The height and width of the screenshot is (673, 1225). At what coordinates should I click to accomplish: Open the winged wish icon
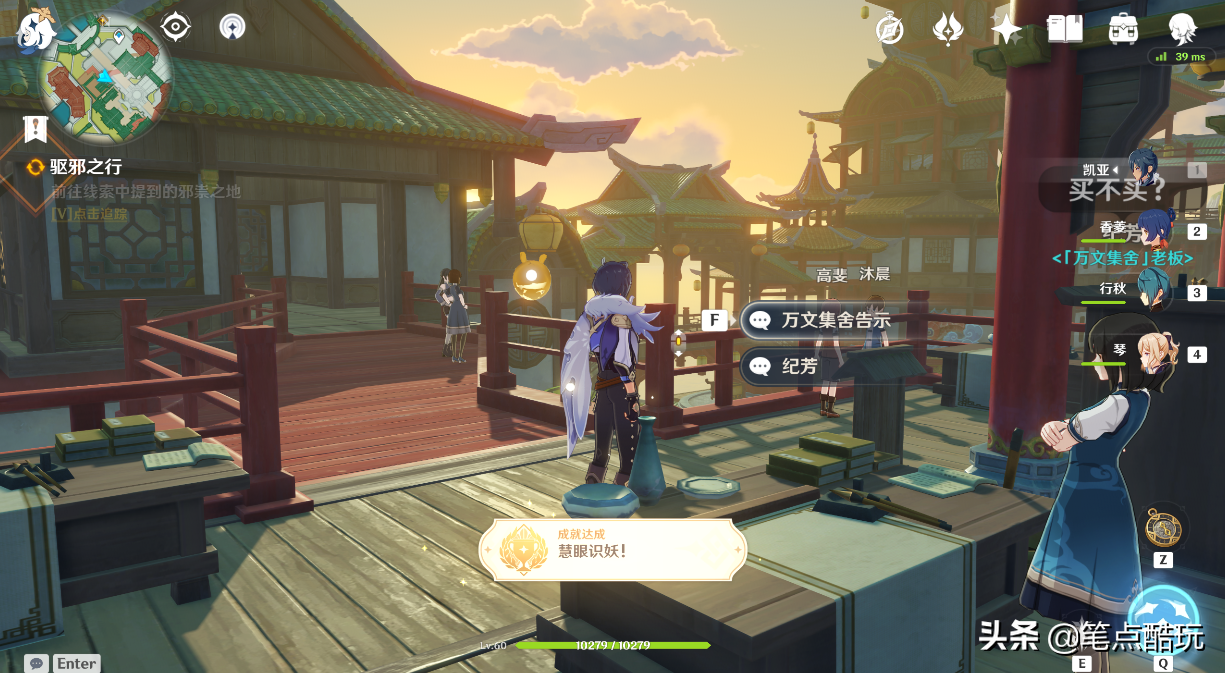click(947, 29)
